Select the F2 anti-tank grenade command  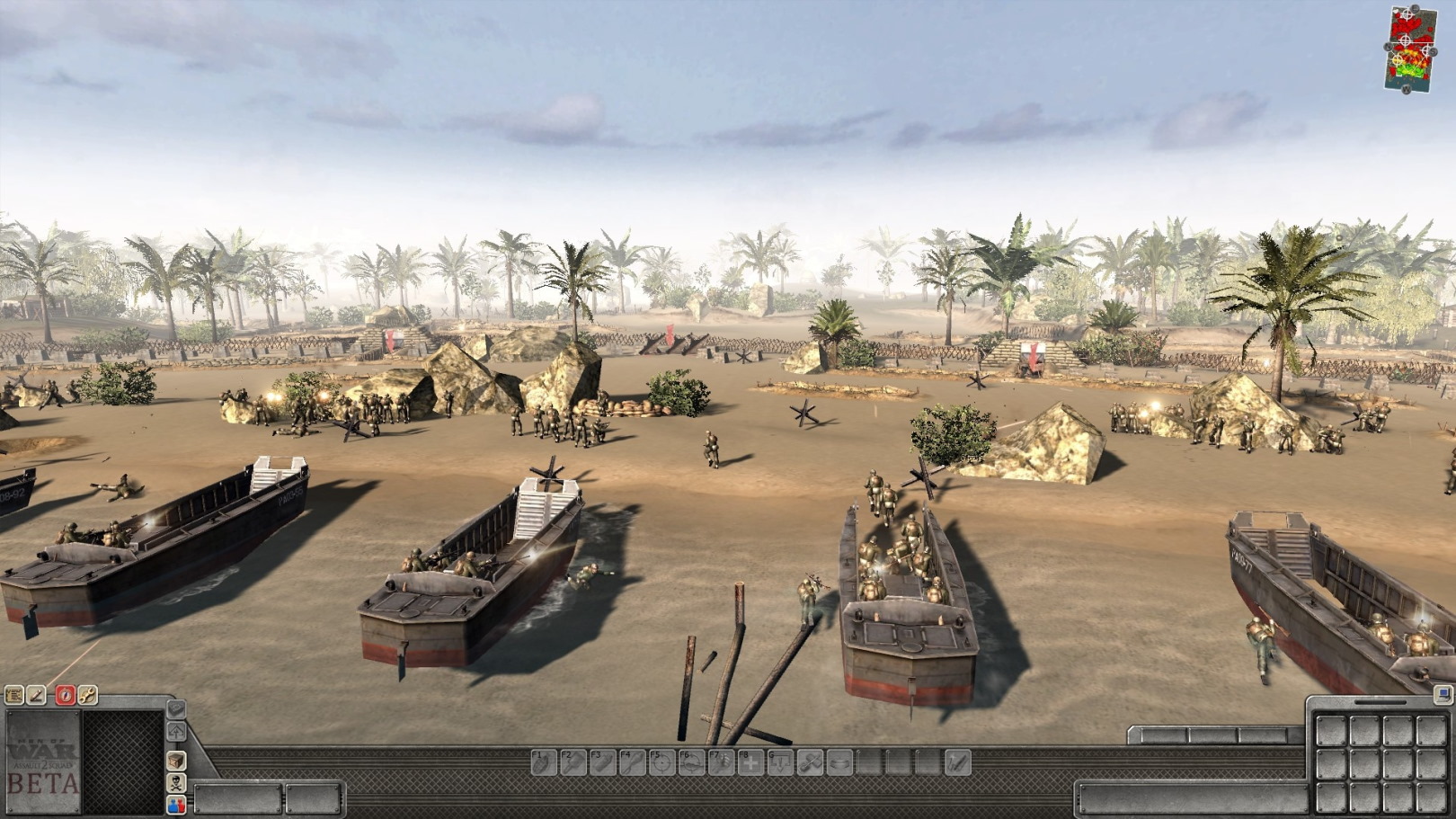coord(573,762)
